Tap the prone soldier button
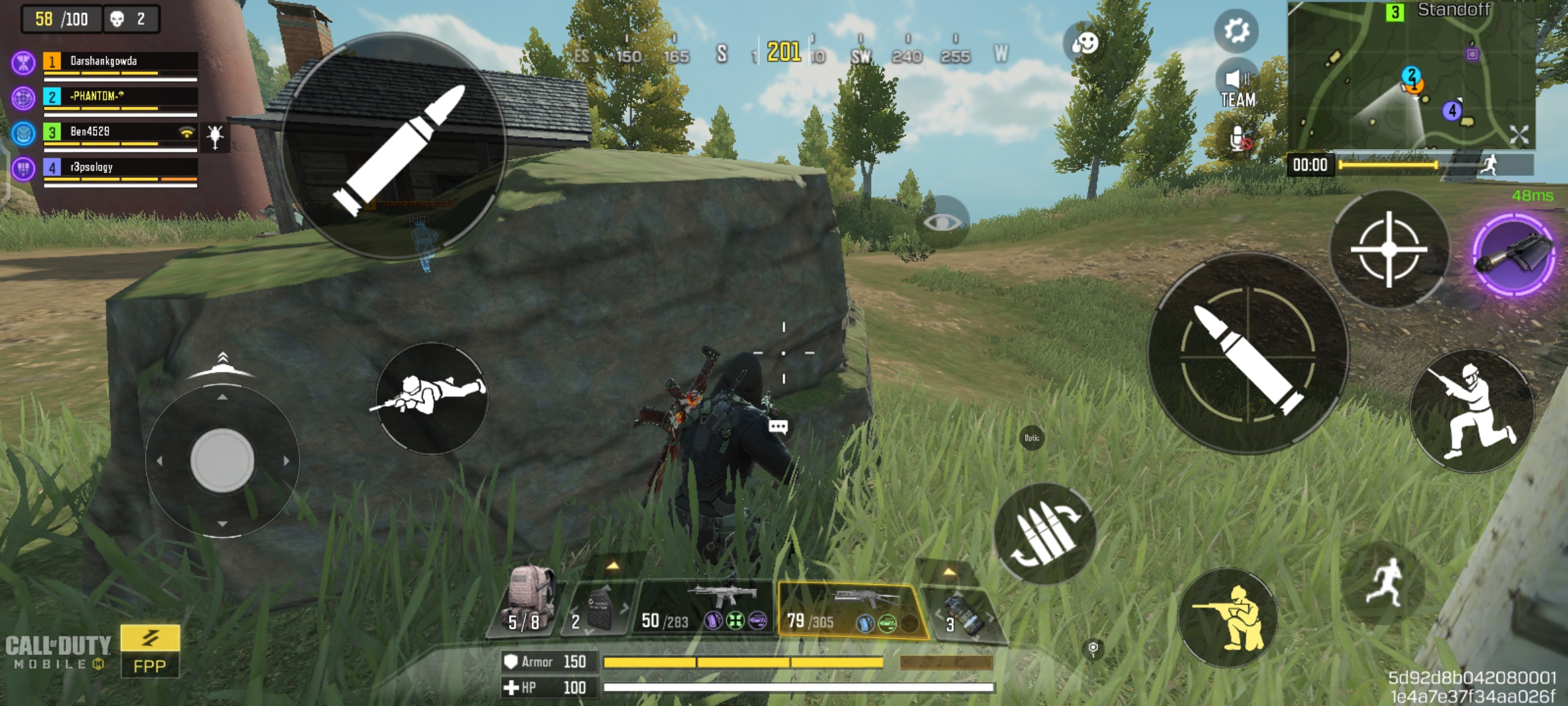1568x706 pixels. (431, 397)
